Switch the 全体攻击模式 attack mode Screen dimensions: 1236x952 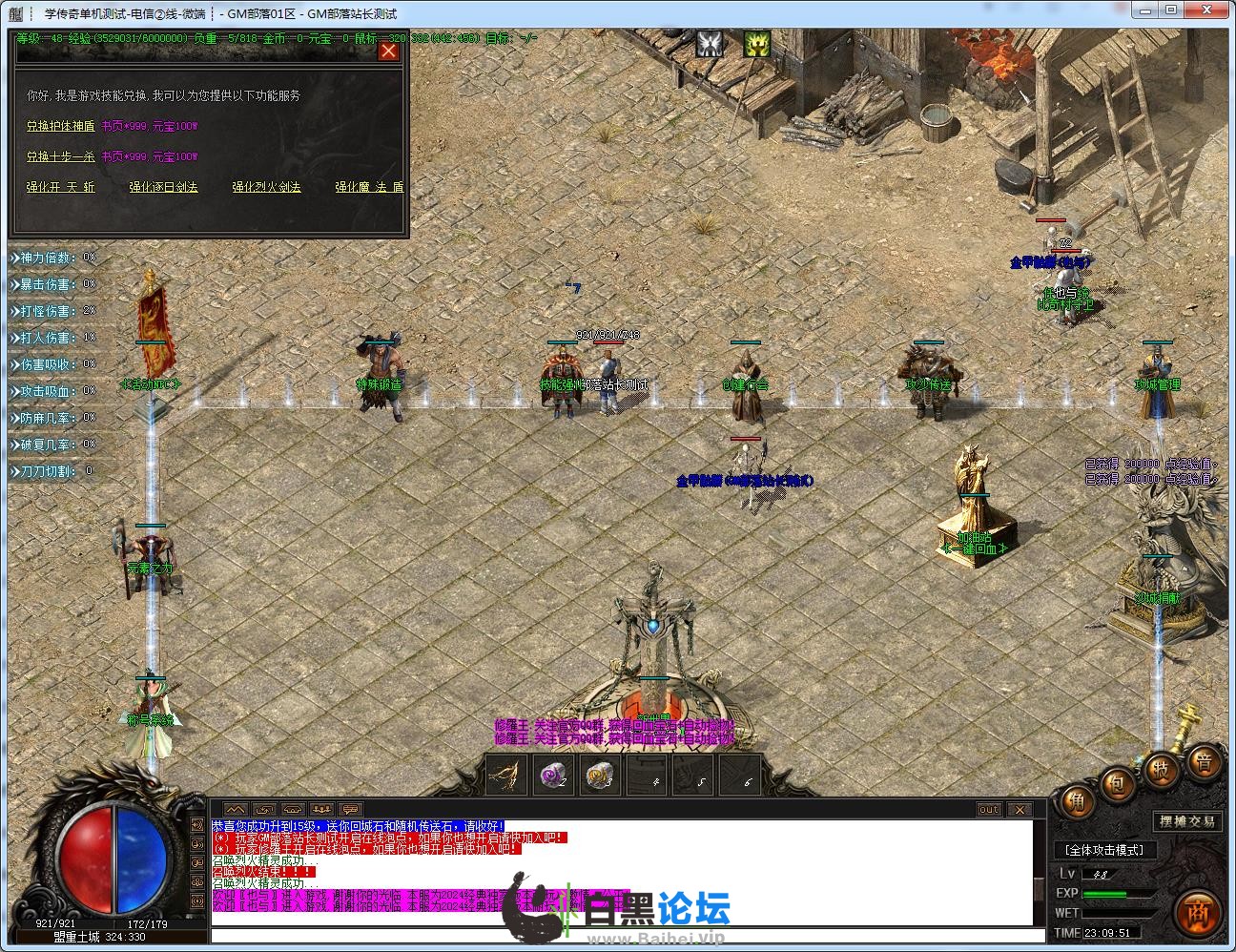click(x=1103, y=849)
